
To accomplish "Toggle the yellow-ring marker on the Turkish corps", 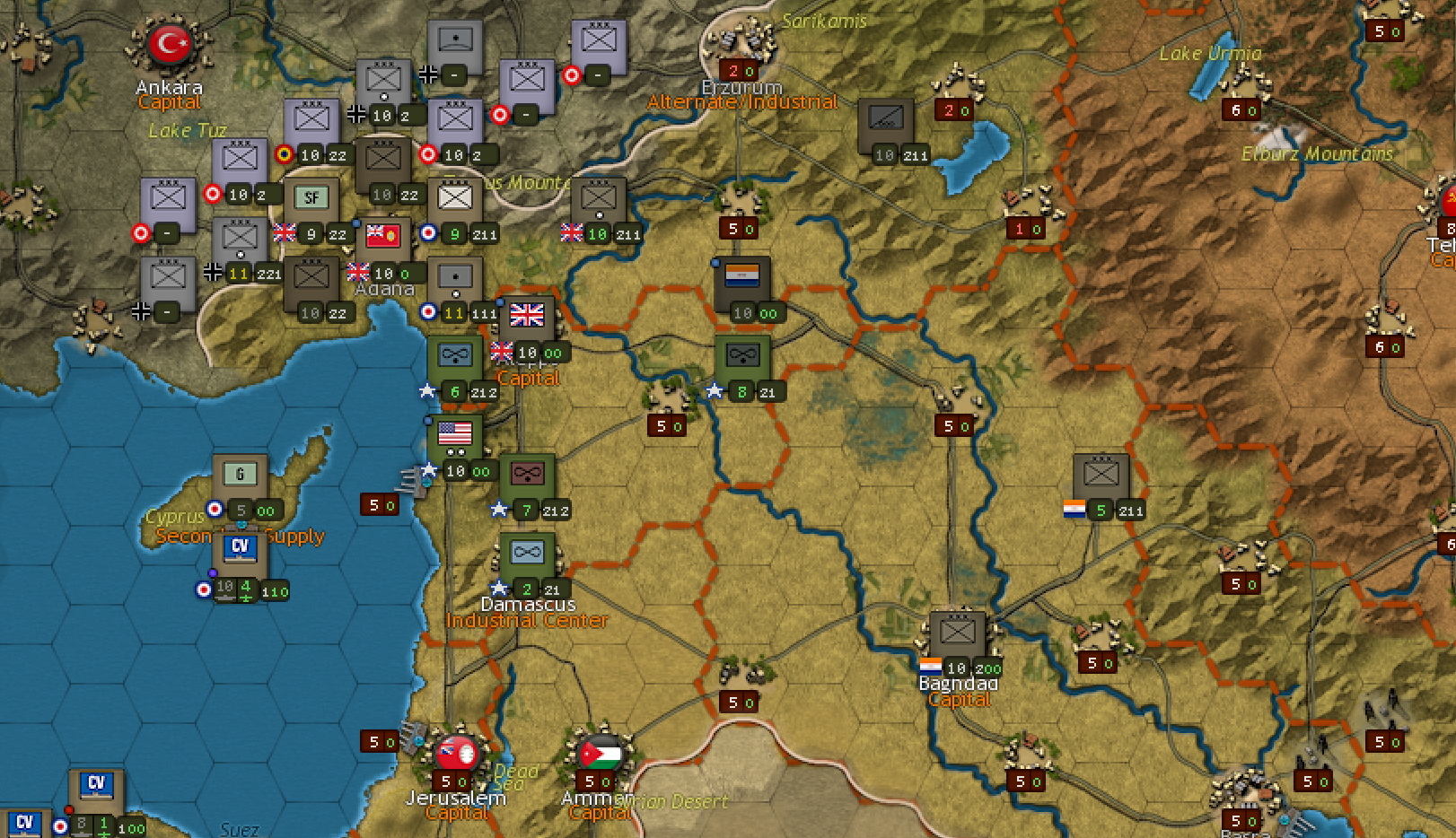I will tap(285, 154).
